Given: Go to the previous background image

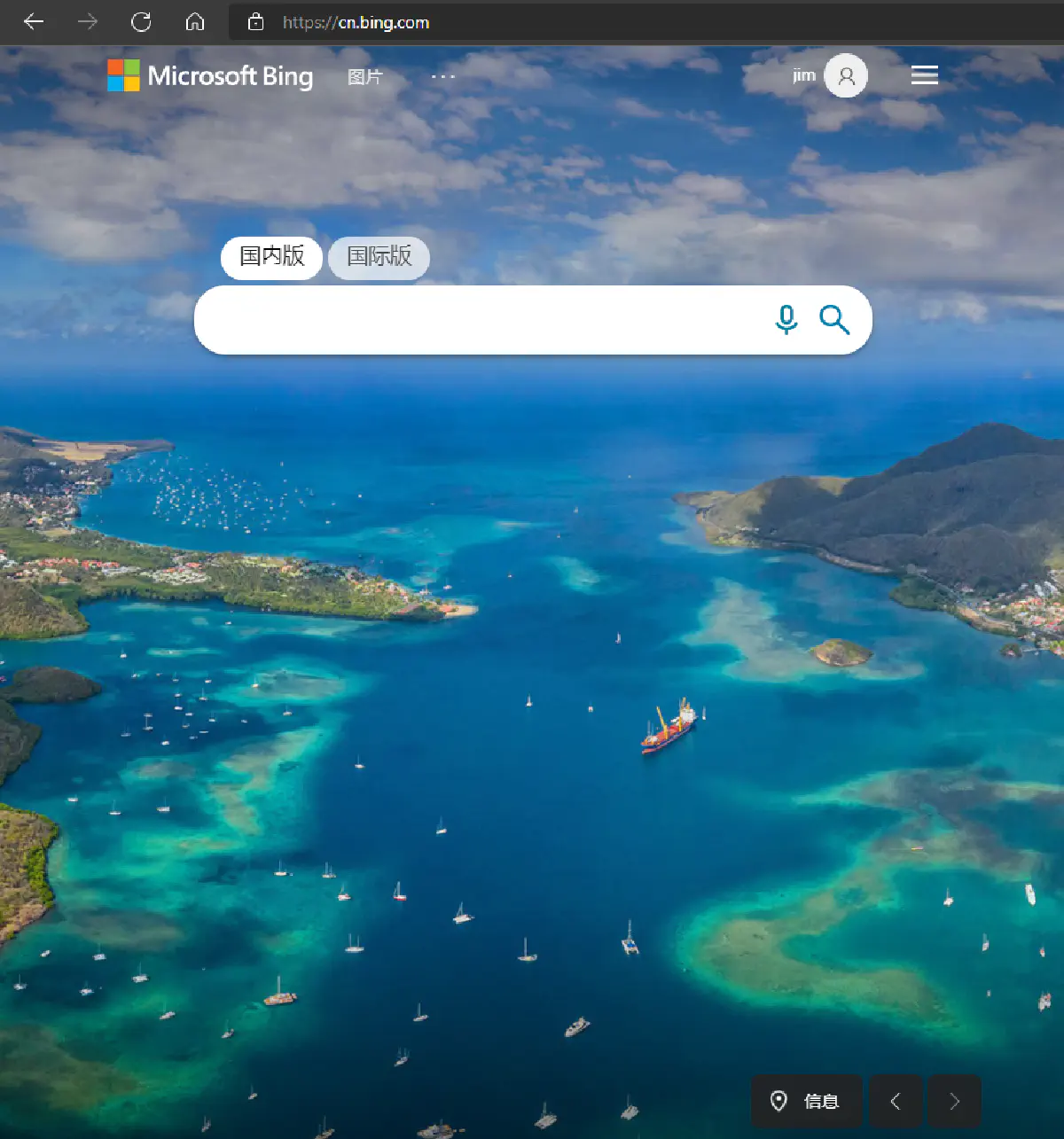Looking at the screenshot, I should click(896, 1101).
